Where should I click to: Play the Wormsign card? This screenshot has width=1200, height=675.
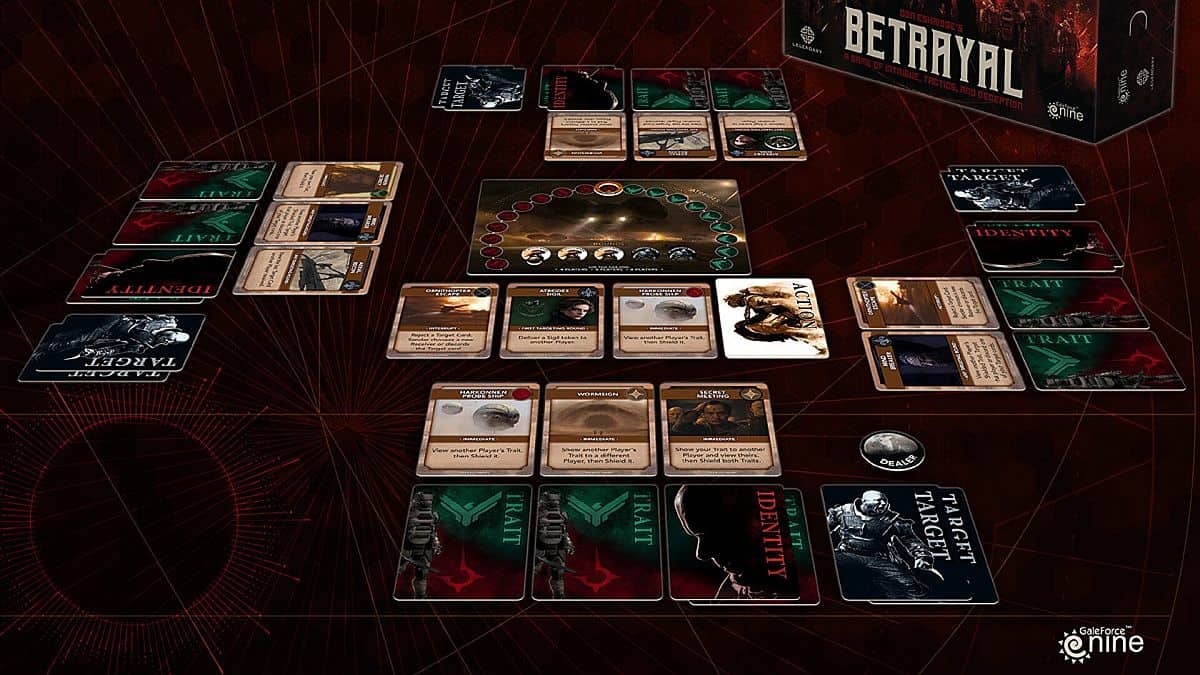[x=597, y=429]
